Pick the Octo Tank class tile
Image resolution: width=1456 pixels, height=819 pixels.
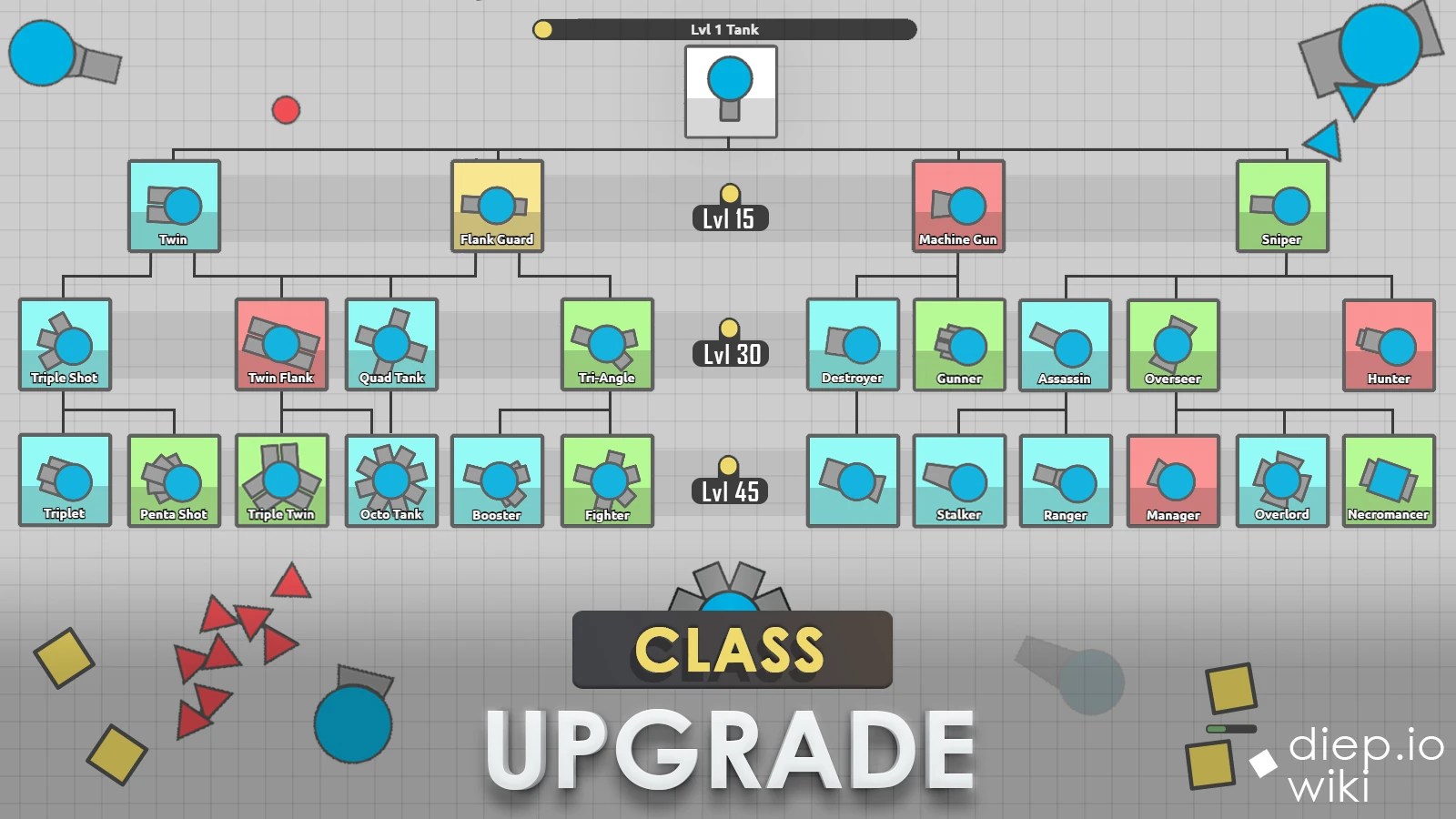point(391,480)
